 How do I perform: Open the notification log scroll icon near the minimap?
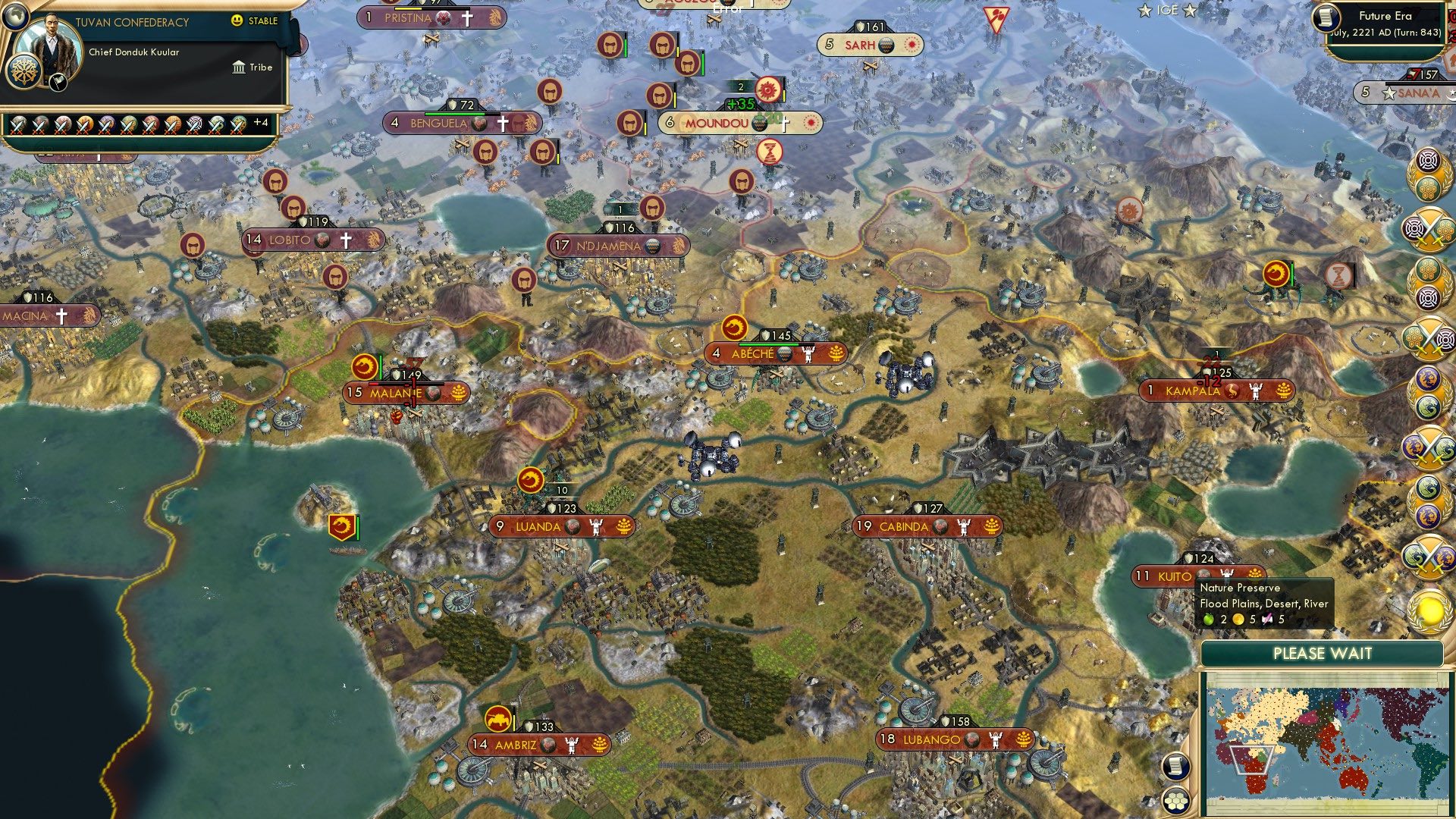tap(1175, 765)
